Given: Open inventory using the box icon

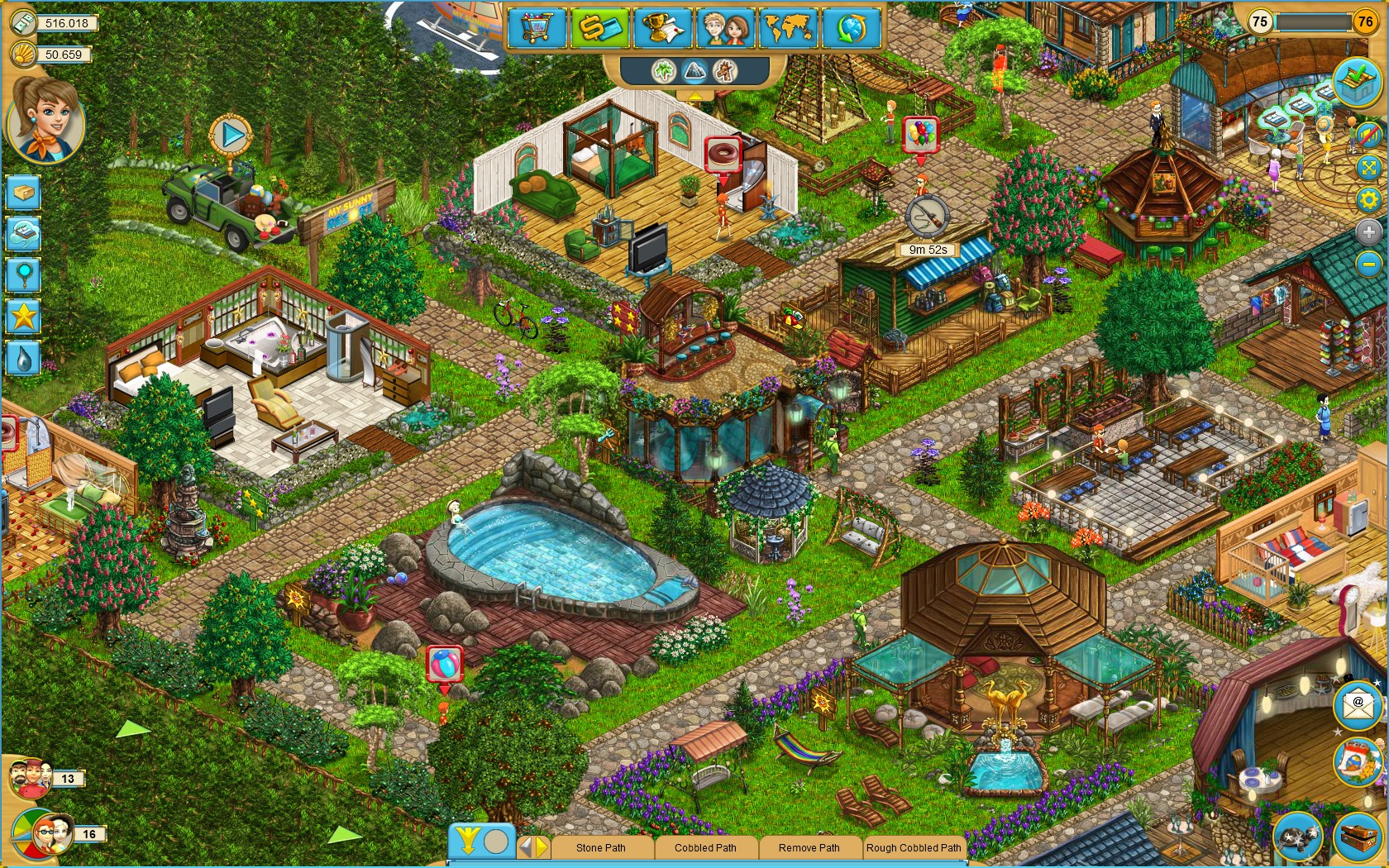Looking at the screenshot, I should tap(22, 191).
